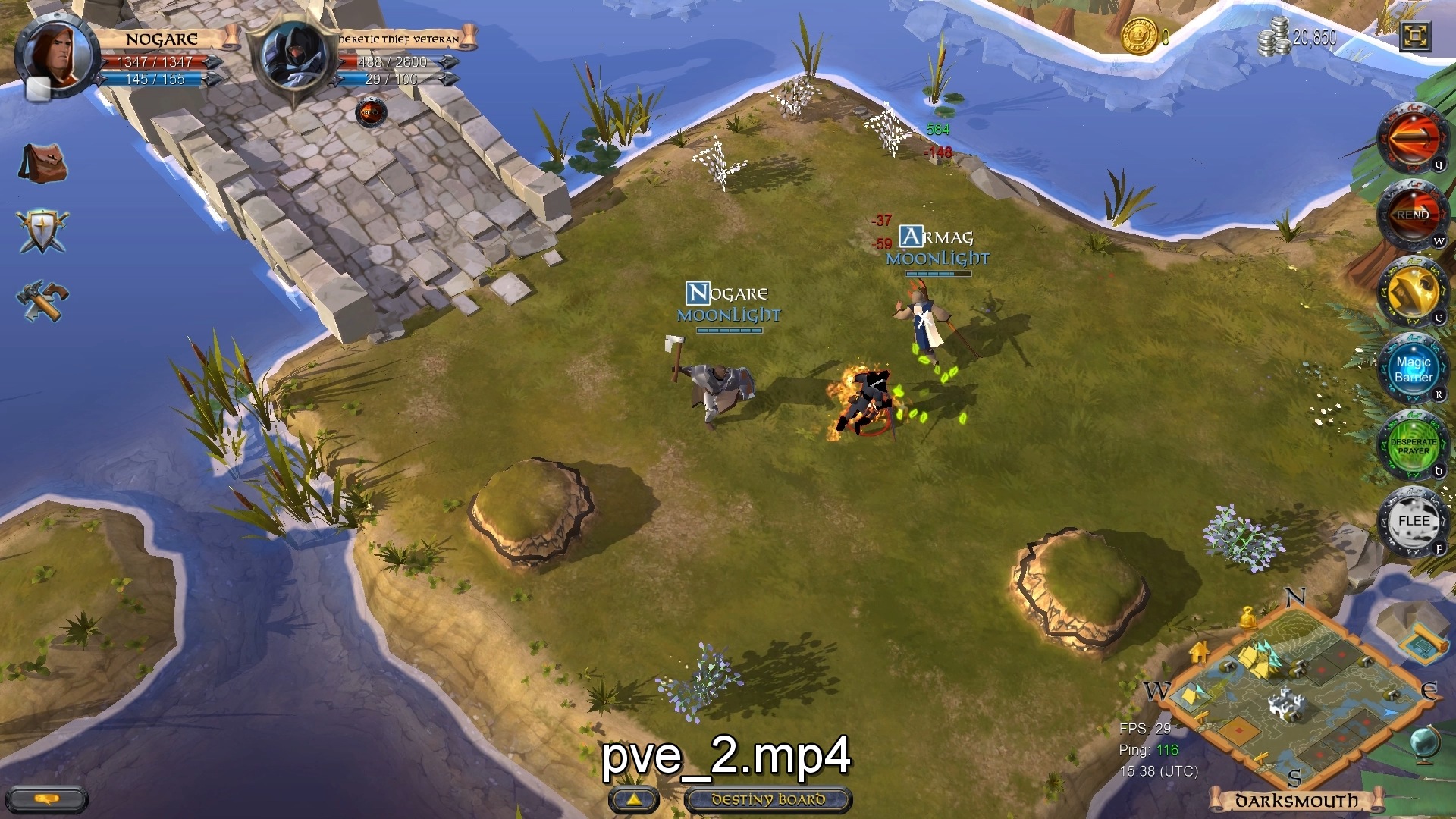Open the shield-and-swords combat menu
1456x819 pixels.
[43, 231]
